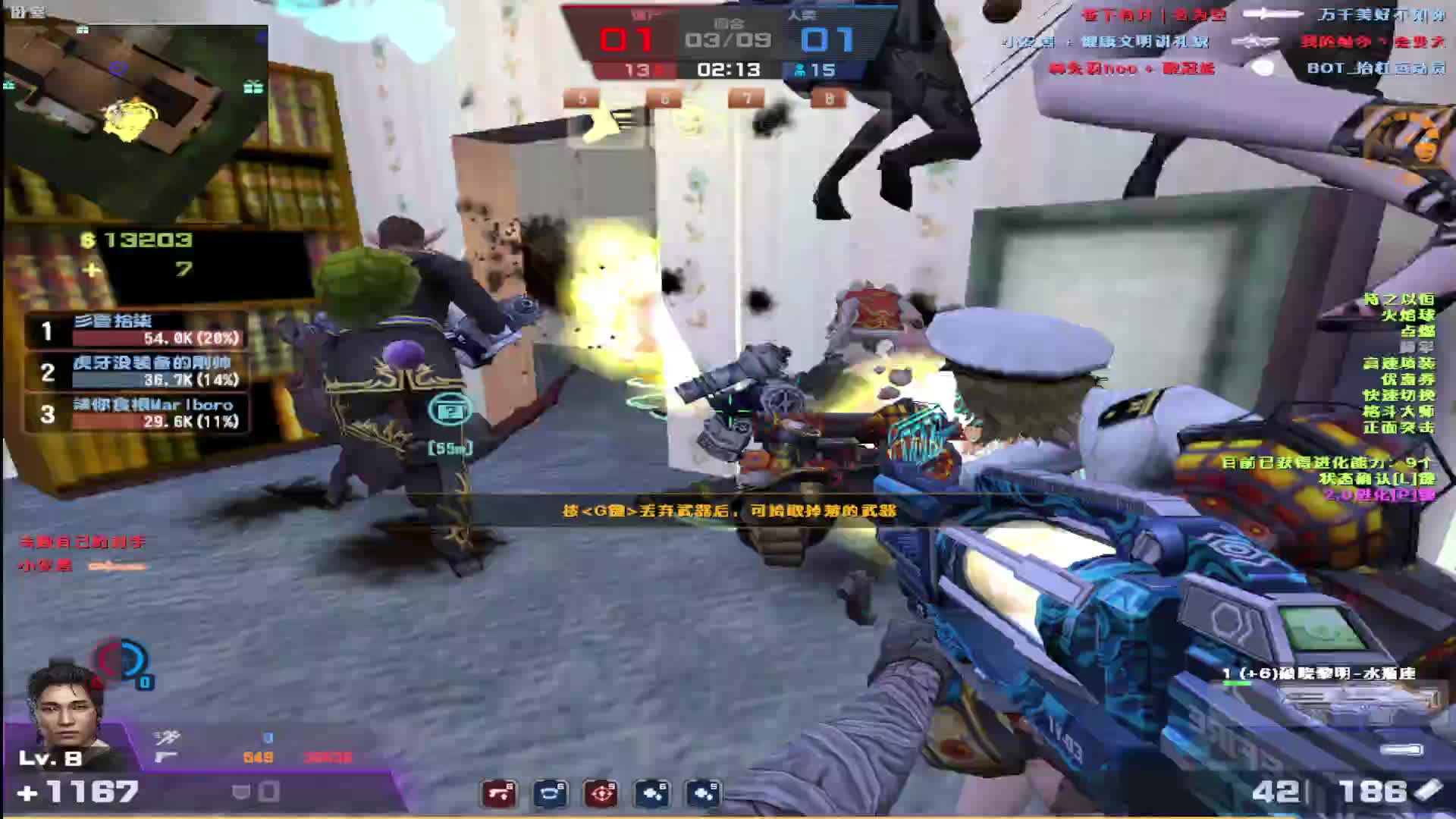
Task: Click the sprint running-figure icon
Action: click(167, 737)
